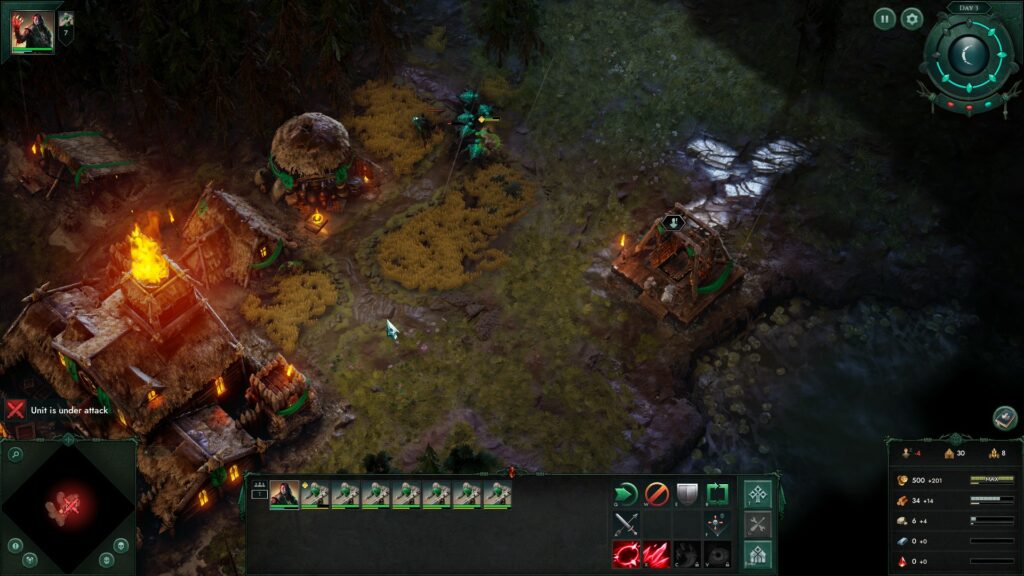Click the magnifying glass button on the minimap
The width and height of the screenshot is (1024, 576).
pyautogui.click(x=15, y=455)
